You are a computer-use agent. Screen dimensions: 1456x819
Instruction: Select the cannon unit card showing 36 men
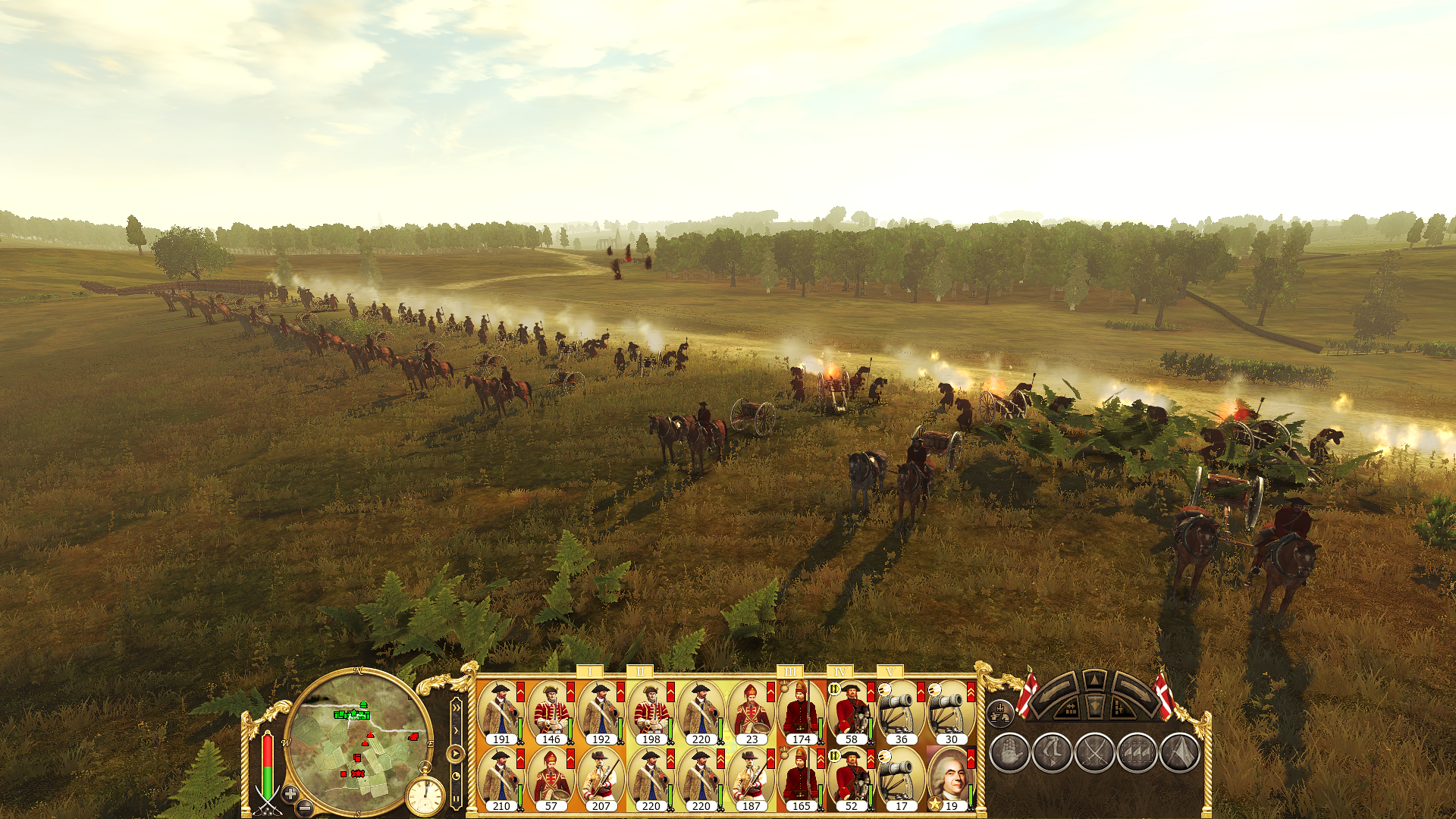point(900,712)
